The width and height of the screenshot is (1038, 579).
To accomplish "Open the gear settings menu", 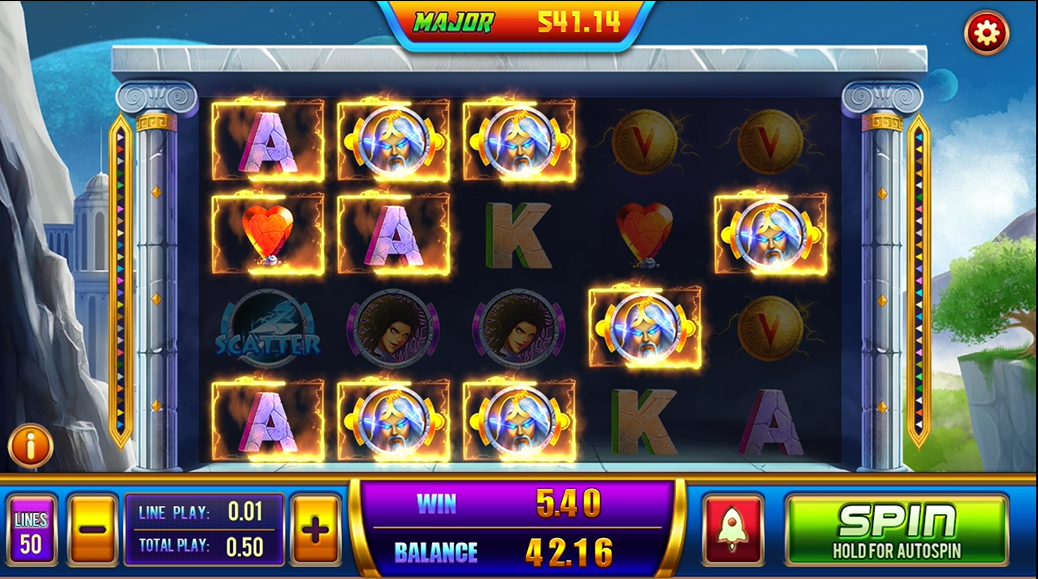I will 986,34.
